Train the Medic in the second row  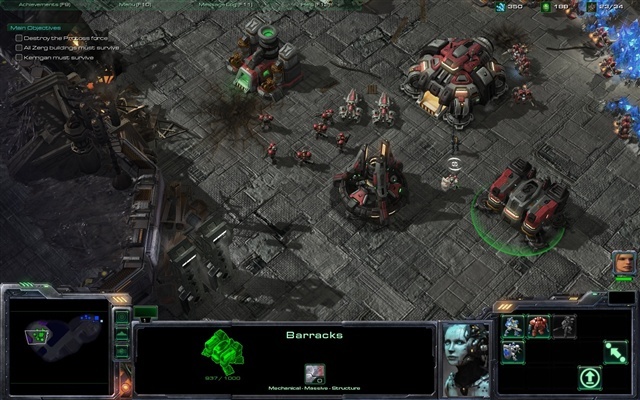pos(513,350)
